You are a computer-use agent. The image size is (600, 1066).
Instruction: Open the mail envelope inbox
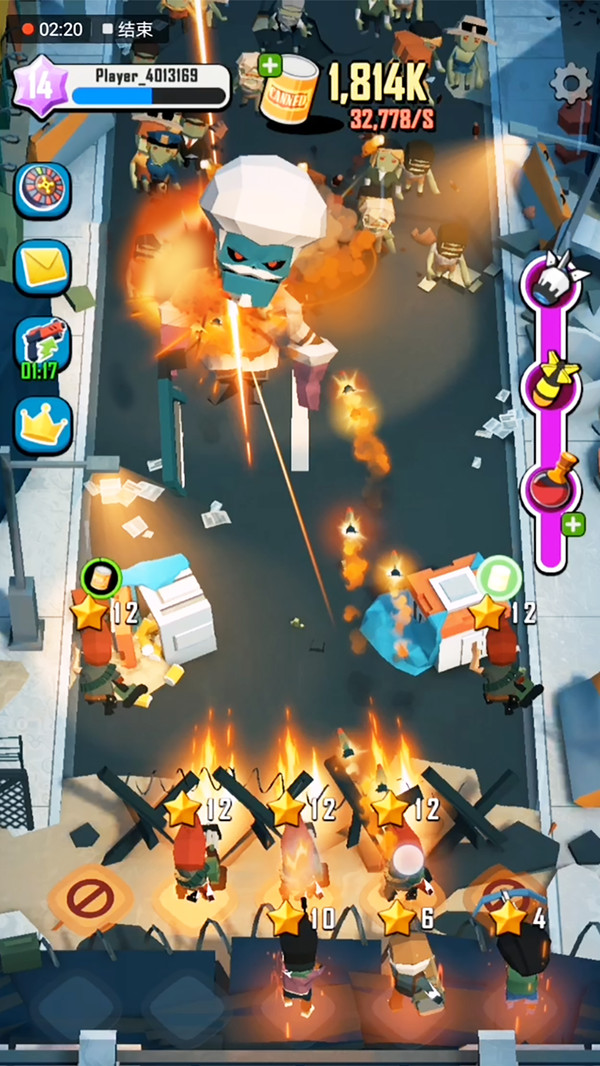click(x=42, y=266)
